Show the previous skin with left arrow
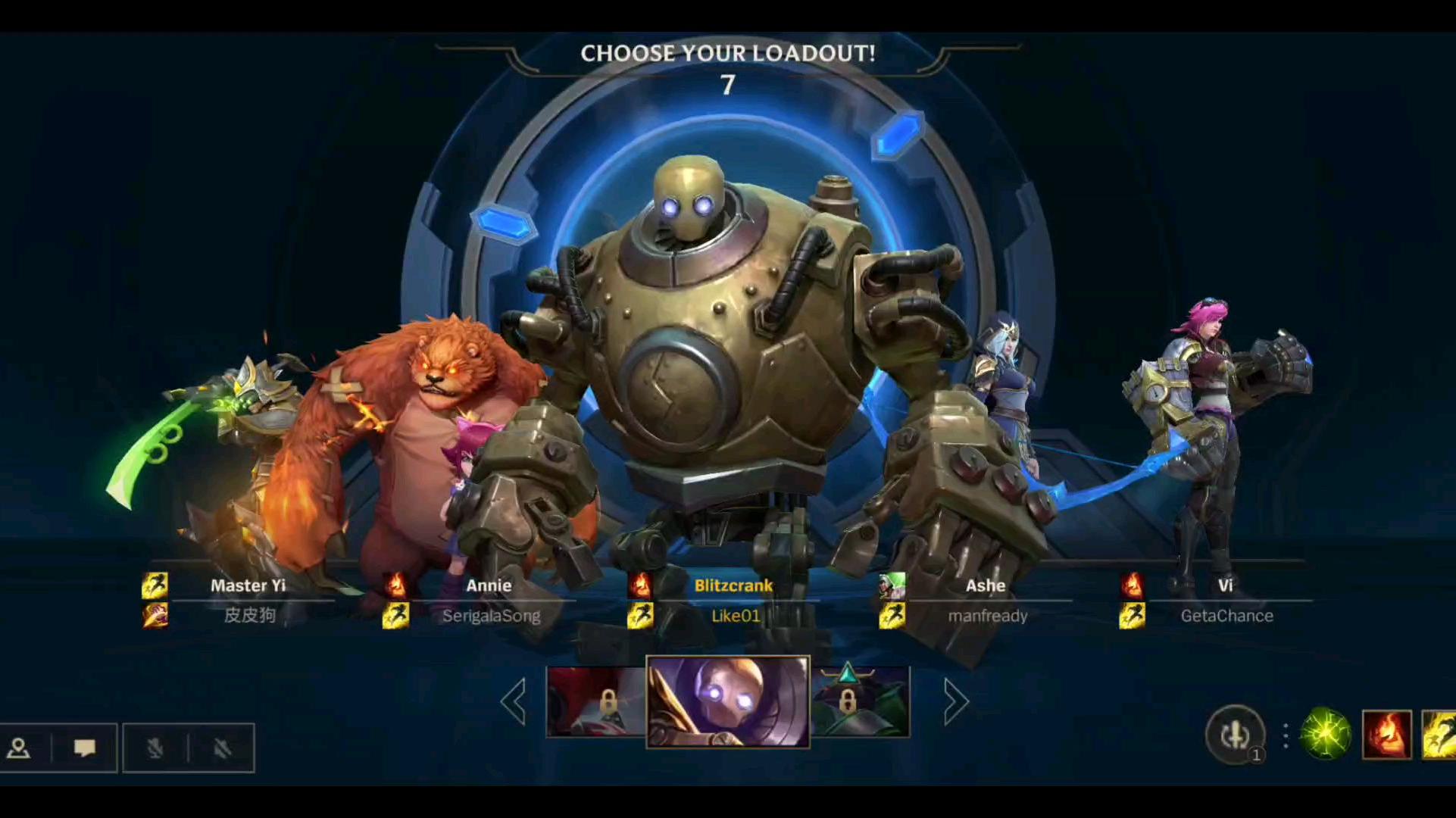 point(514,702)
